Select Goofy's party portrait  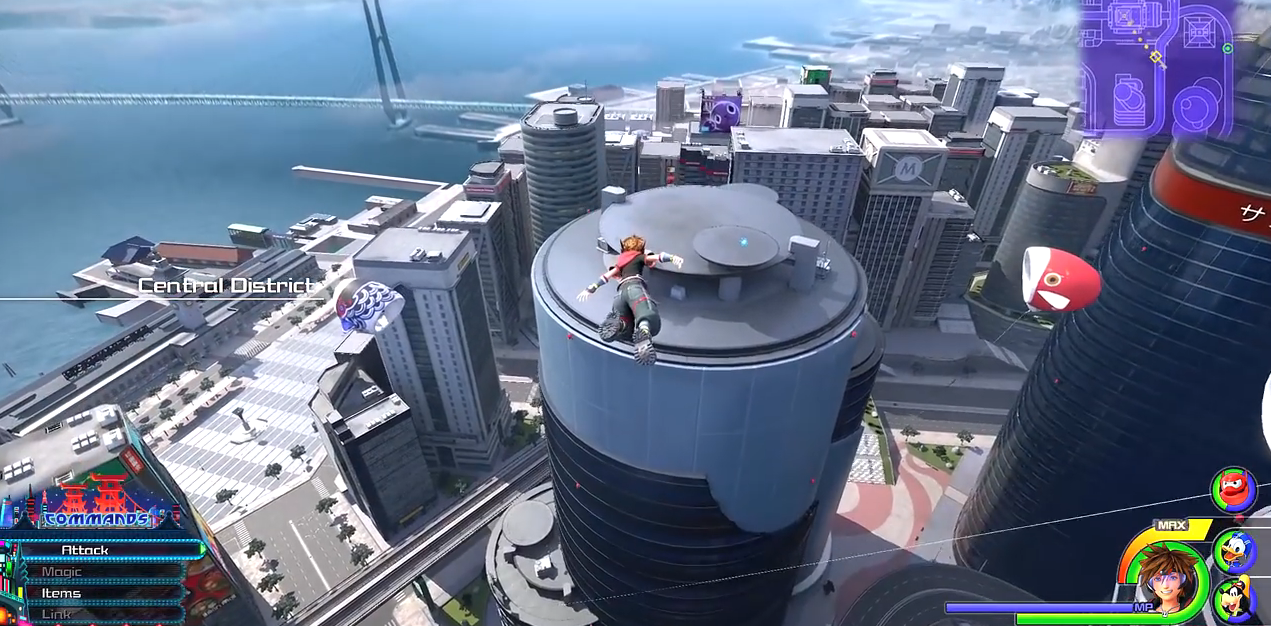[1235, 602]
